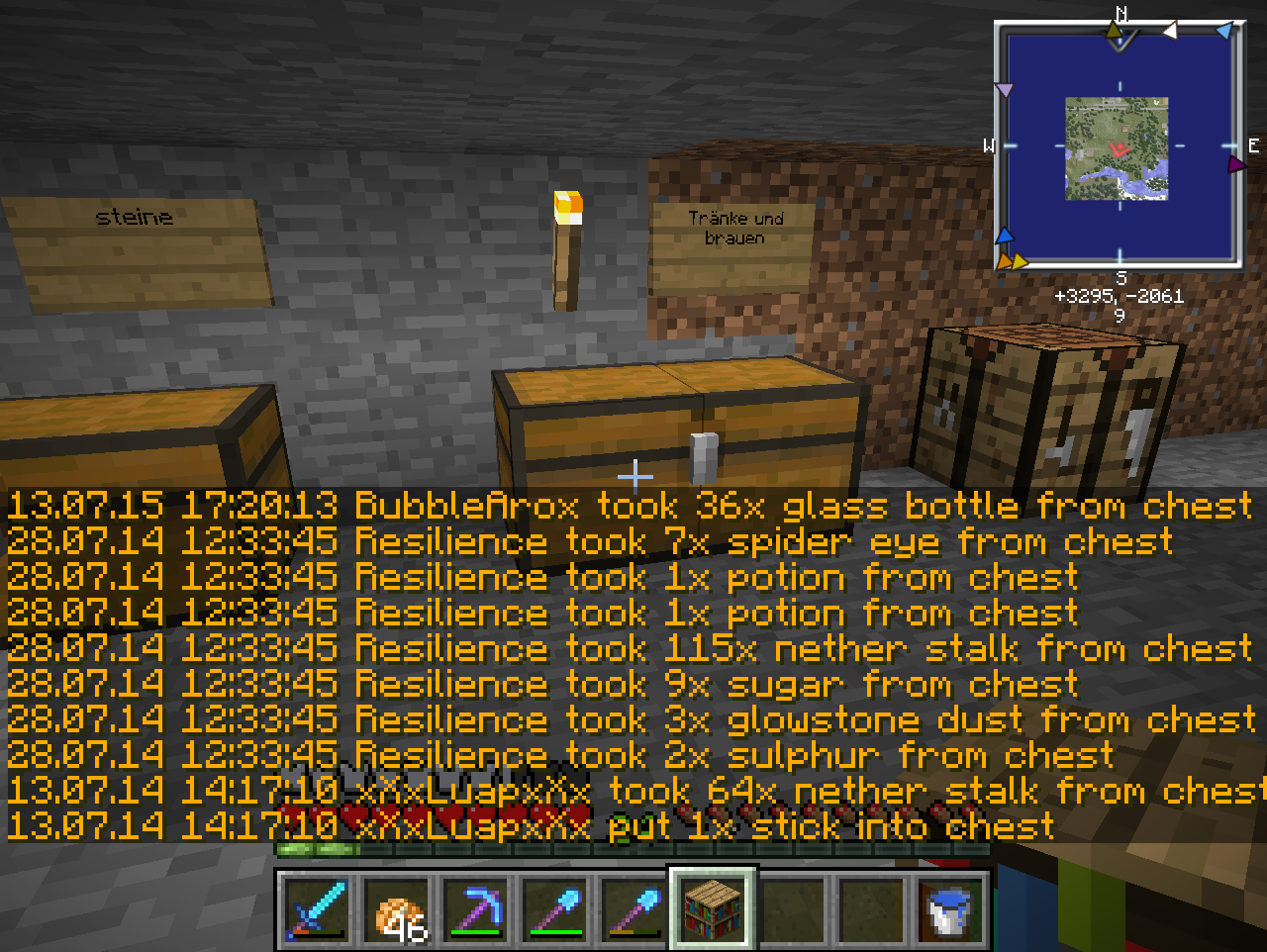Switch to the water bucket slot

(950, 909)
